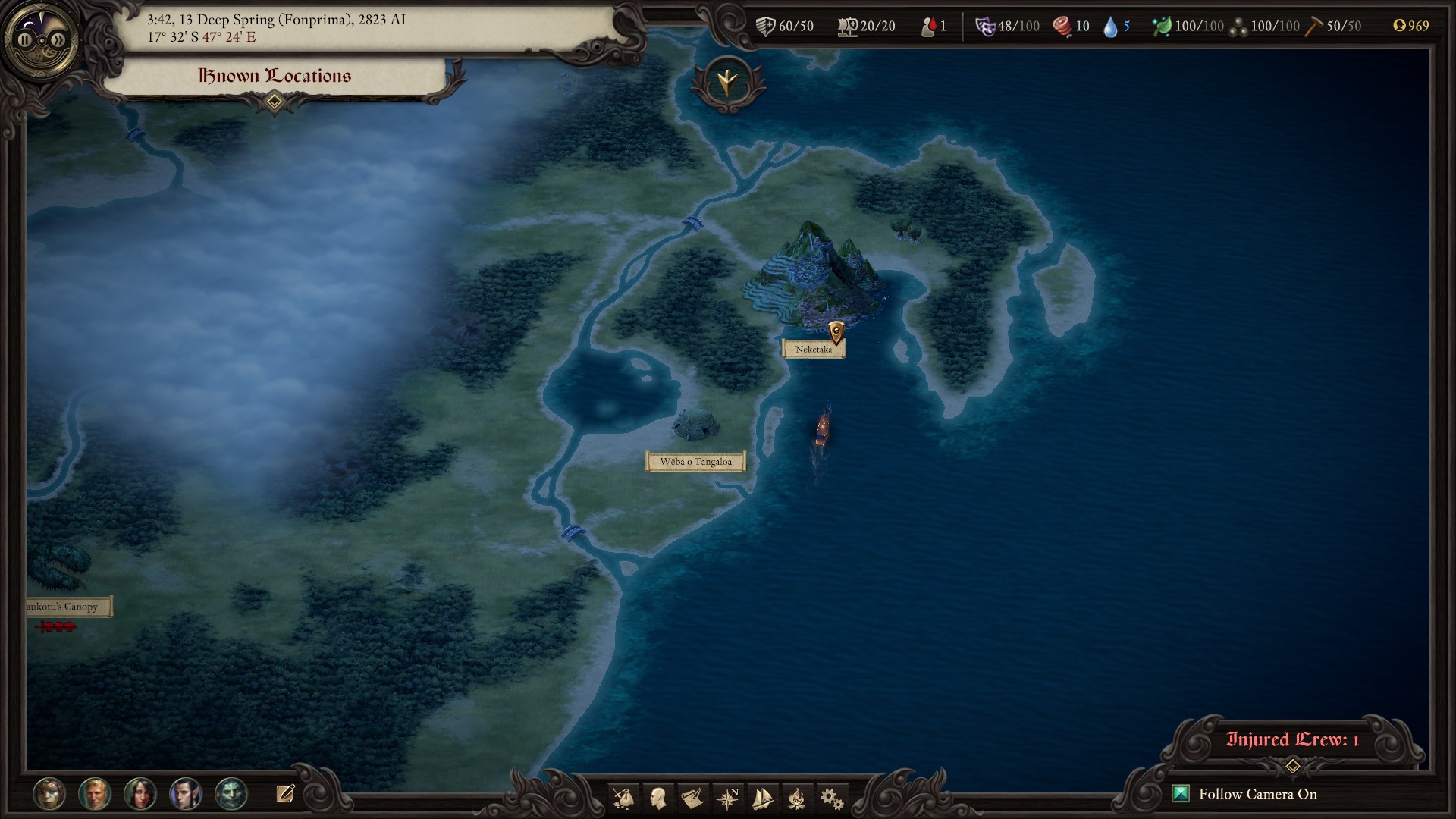The height and width of the screenshot is (819, 1456).
Task: Pause the game with the clock button
Action: pyautogui.click(x=26, y=39)
